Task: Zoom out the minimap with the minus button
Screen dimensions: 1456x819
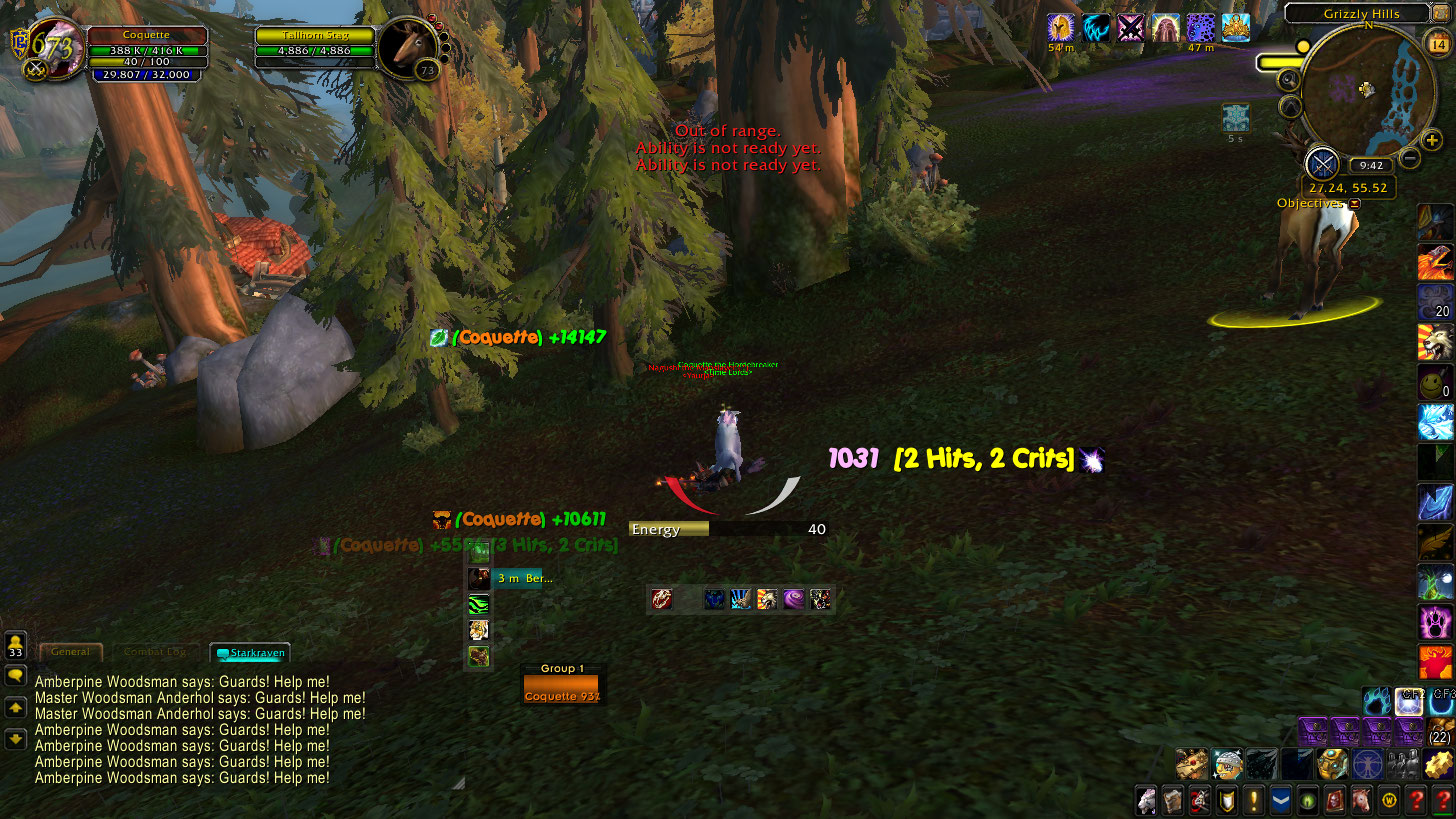Action: point(1409,157)
